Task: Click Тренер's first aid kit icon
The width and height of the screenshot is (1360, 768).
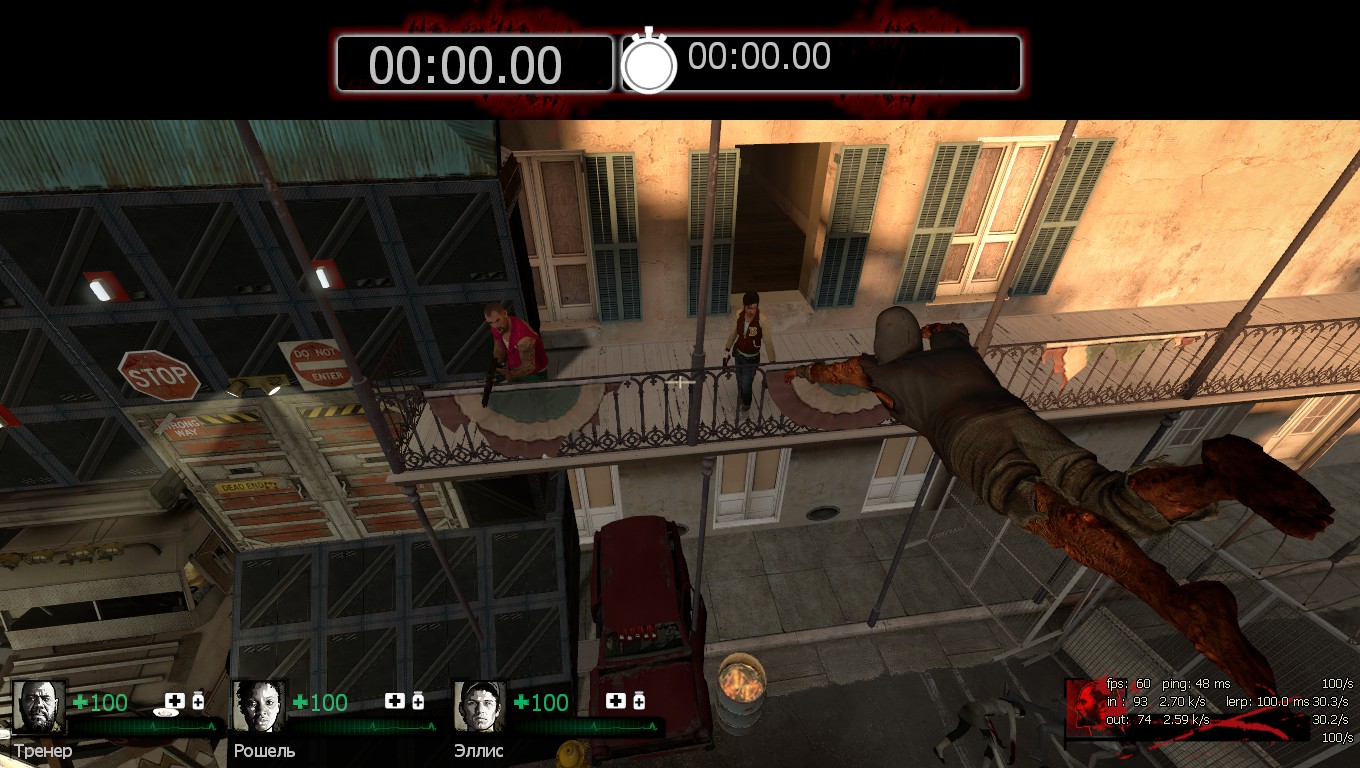Action: click(x=175, y=701)
